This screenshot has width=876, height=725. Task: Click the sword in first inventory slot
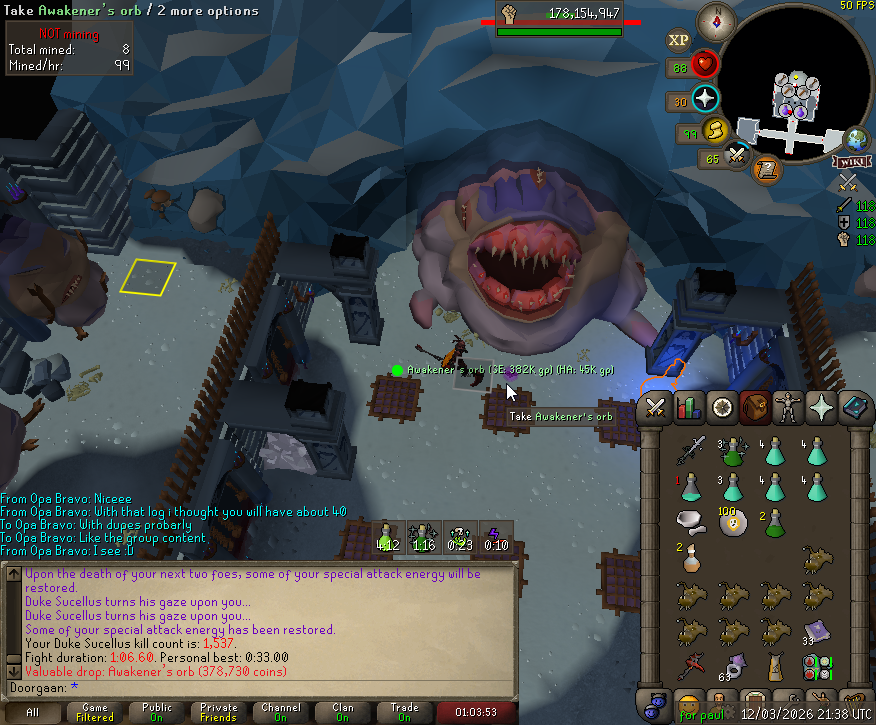(690, 450)
